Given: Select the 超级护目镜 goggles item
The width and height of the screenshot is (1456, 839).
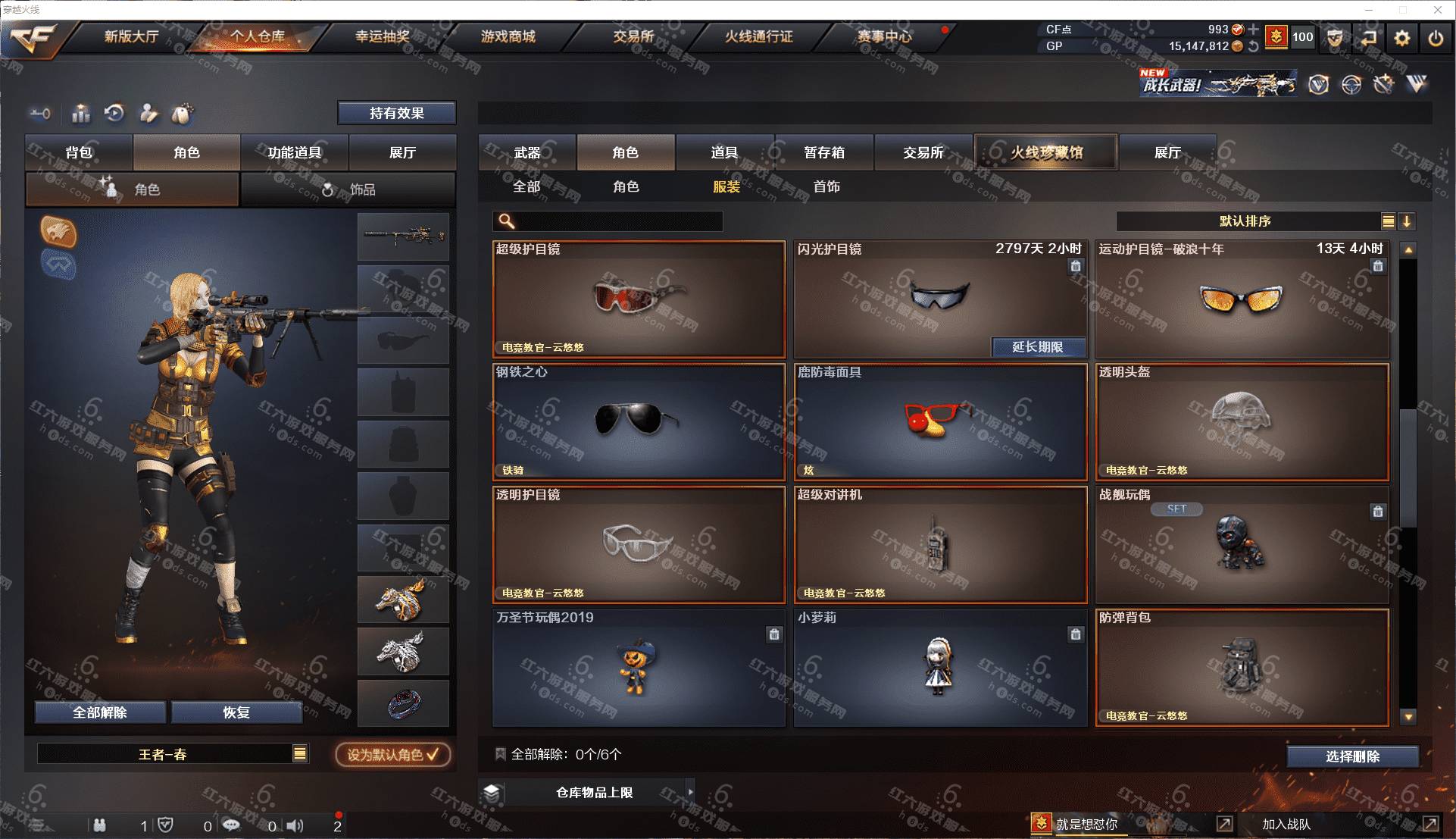Looking at the screenshot, I should click(x=639, y=299).
